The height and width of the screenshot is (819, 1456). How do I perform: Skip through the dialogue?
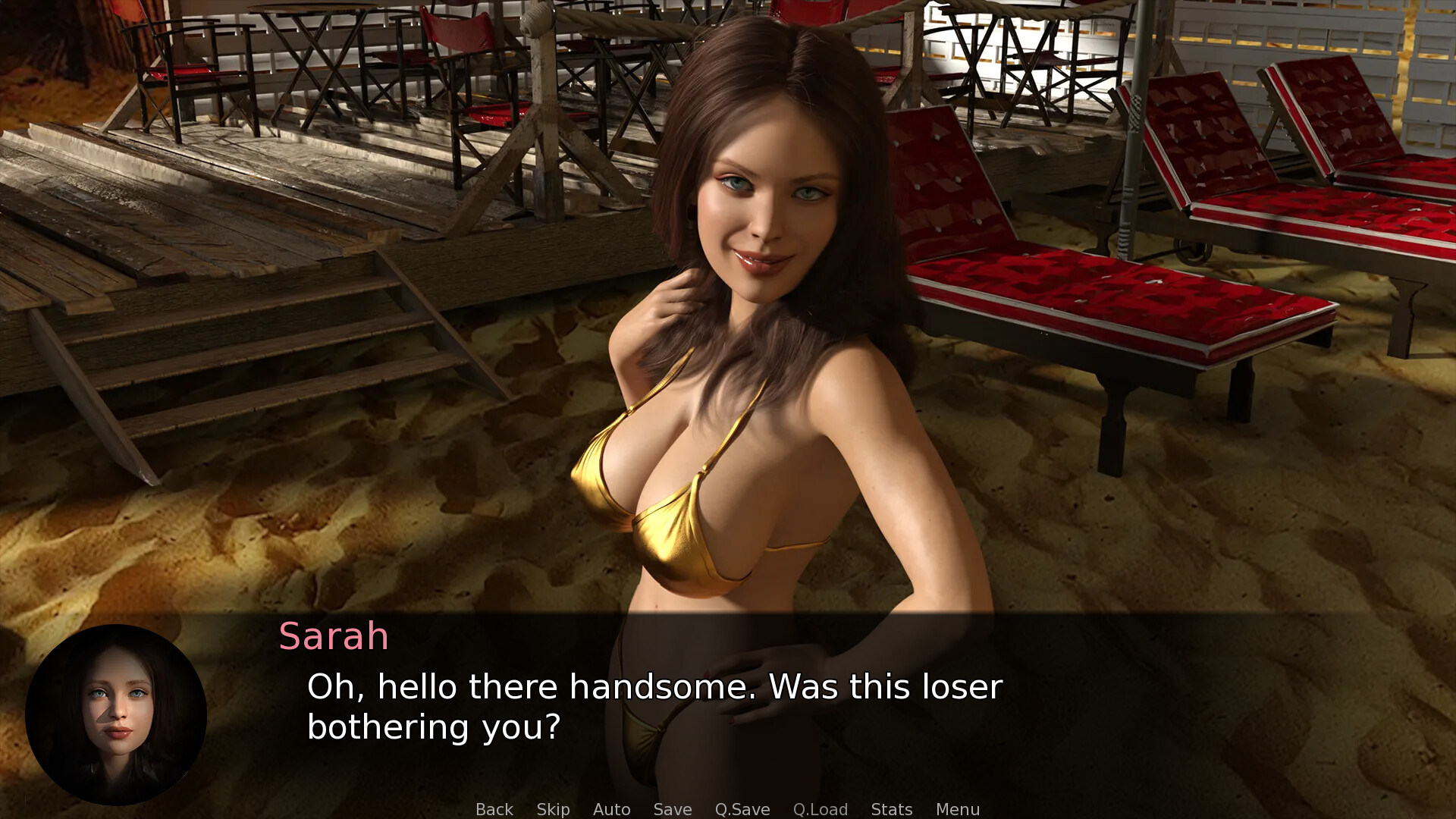click(x=553, y=809)
